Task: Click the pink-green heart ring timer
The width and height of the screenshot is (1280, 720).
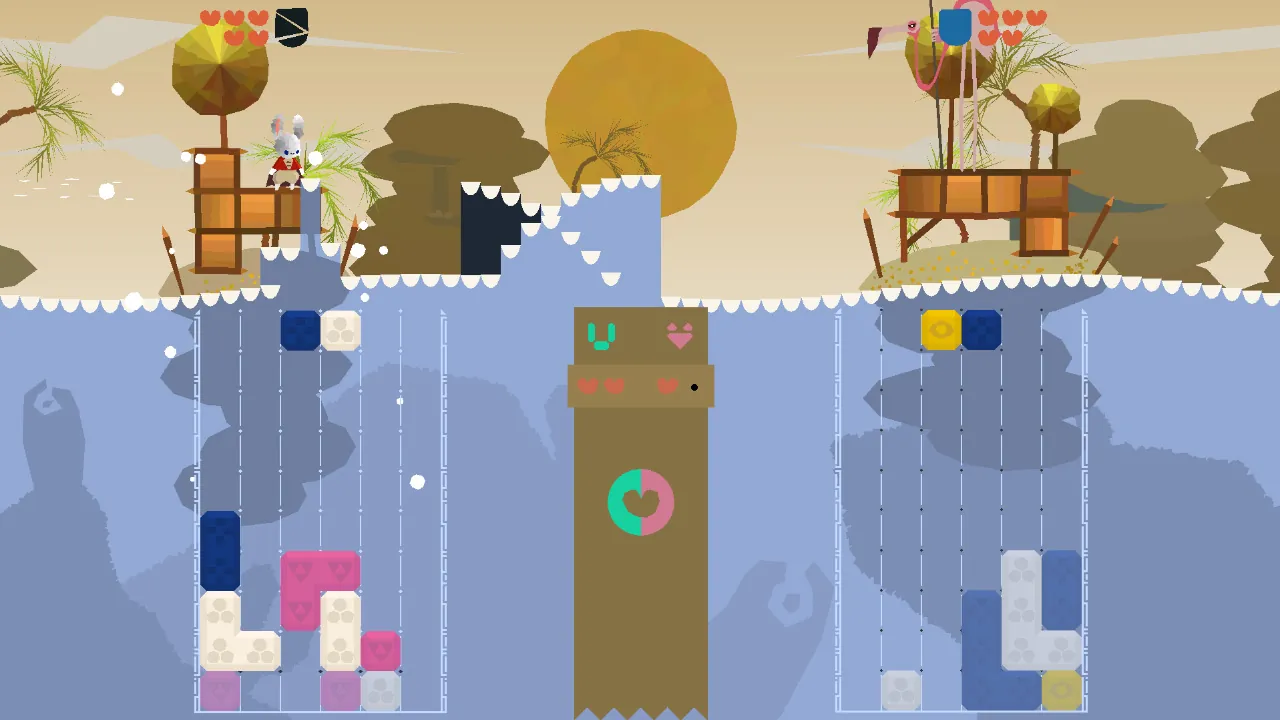Action: tap(640, 502)
